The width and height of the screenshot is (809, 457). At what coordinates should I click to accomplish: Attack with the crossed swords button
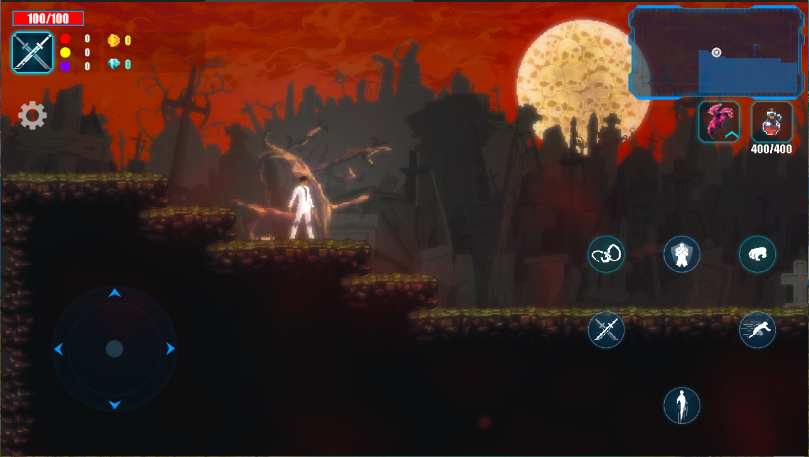[606, 329]
